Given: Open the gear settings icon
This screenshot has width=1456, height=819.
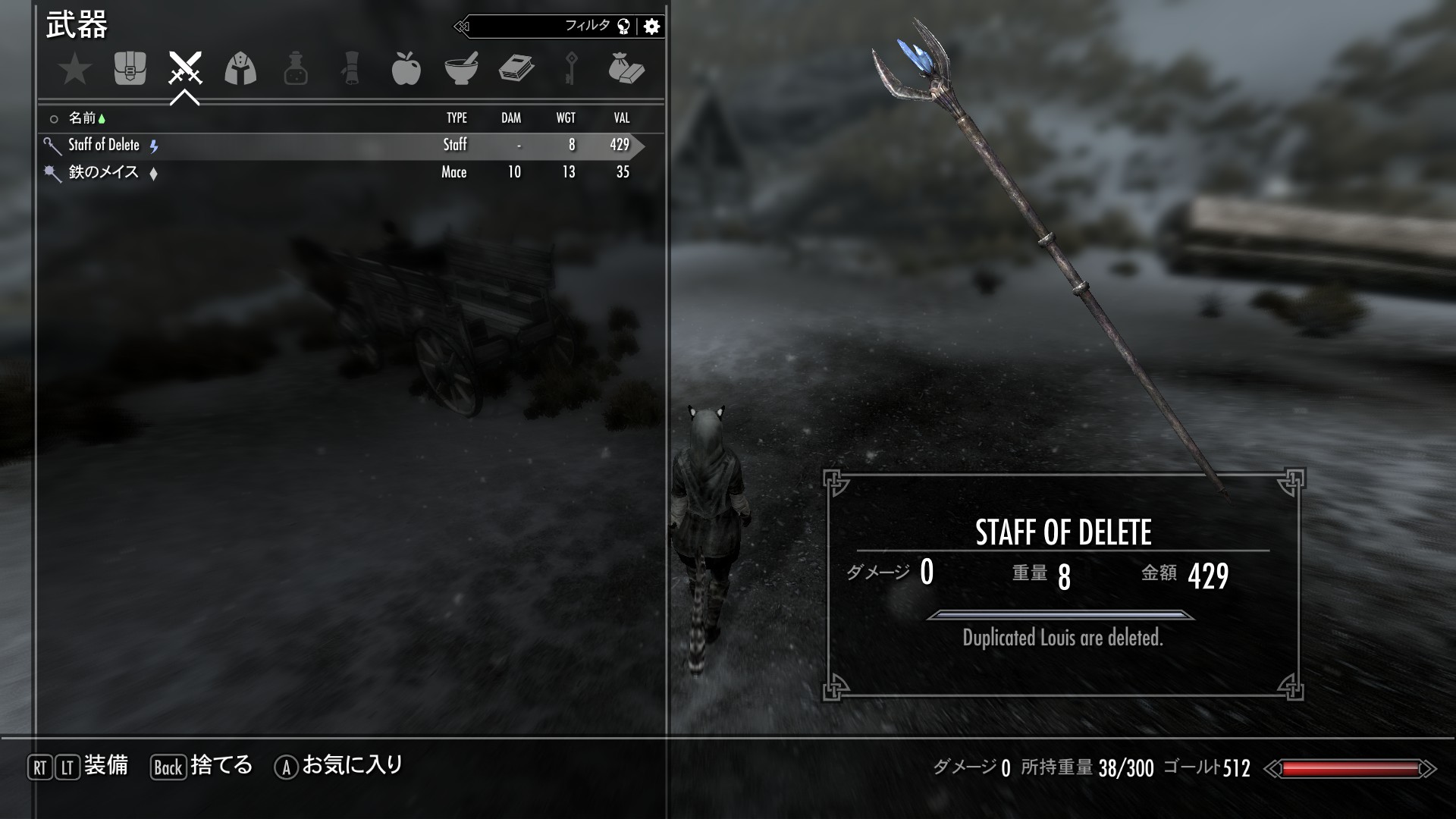Looking at the screenshot, I should [x=651, y=27].
